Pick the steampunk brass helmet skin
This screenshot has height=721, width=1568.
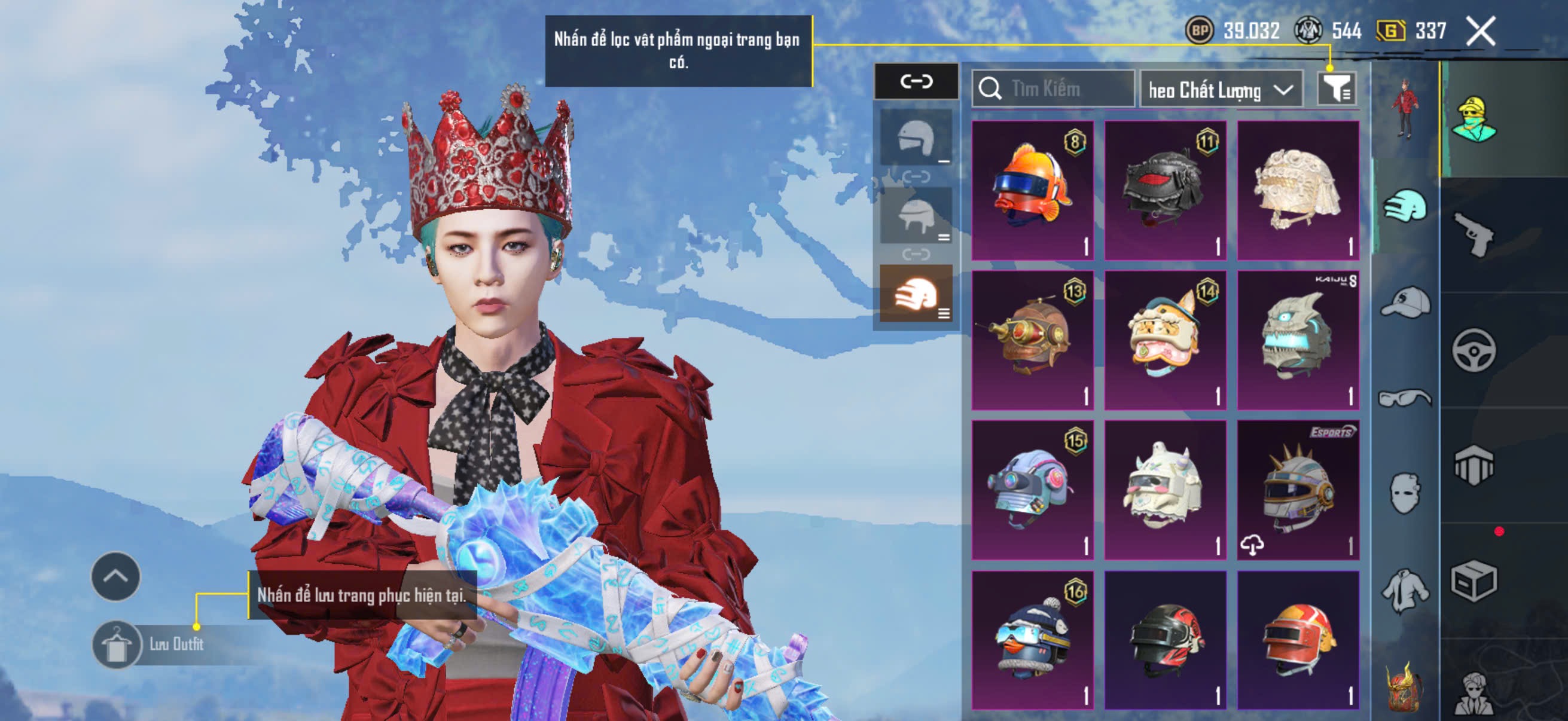1032,340
